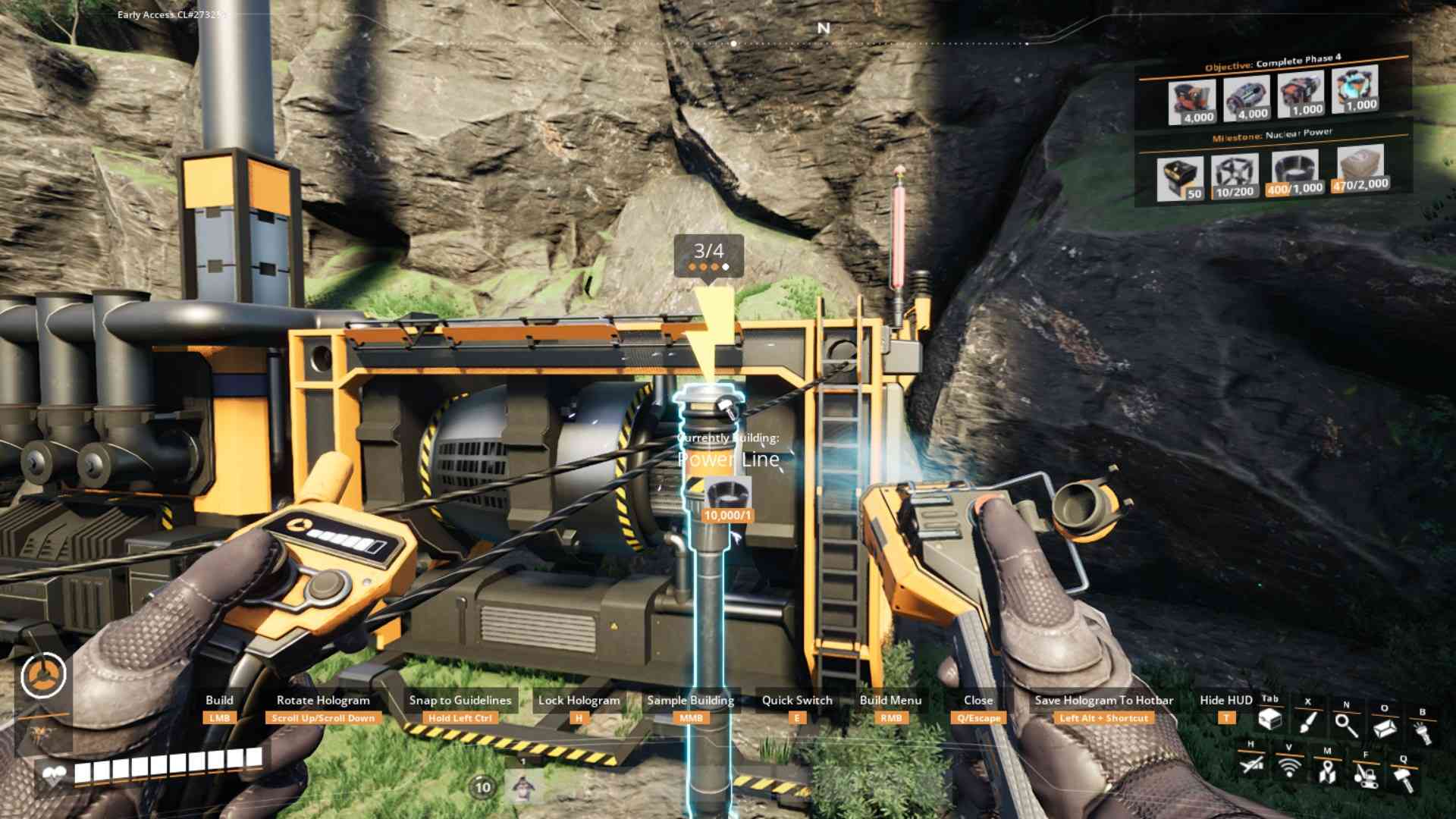This screenshot has width=1456, height=819.
Task: Click the milestone item showing 50
Action: [1179, 179]
